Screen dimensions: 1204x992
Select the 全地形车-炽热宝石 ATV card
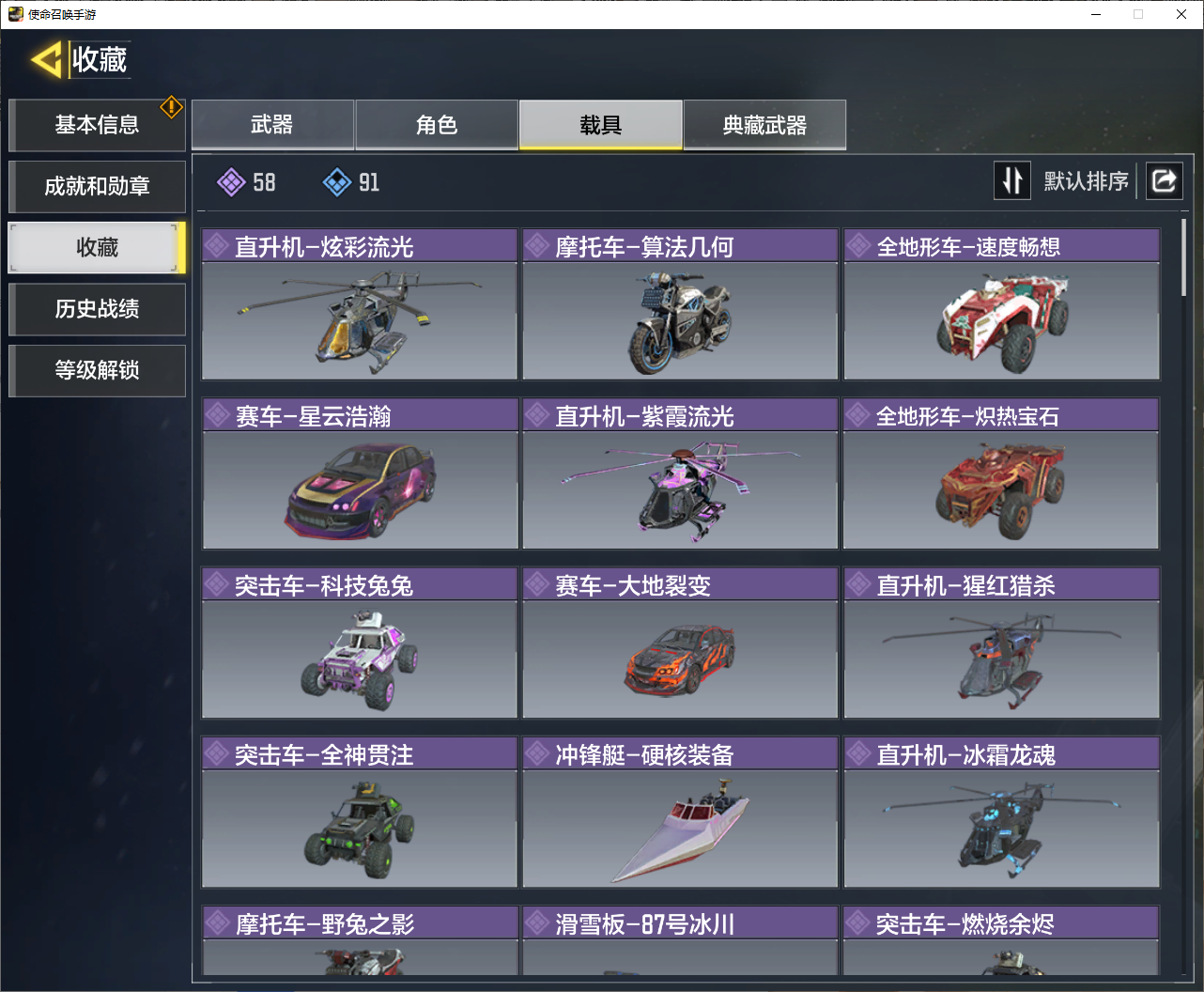pos(1001,473)
